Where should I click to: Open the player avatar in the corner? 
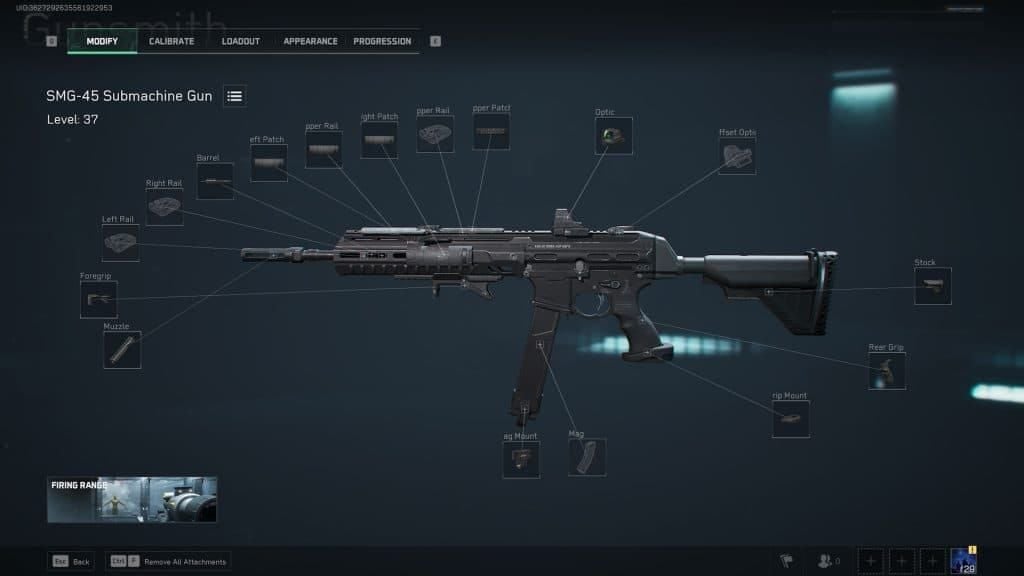pyautogui.click(x=963, y=561)
